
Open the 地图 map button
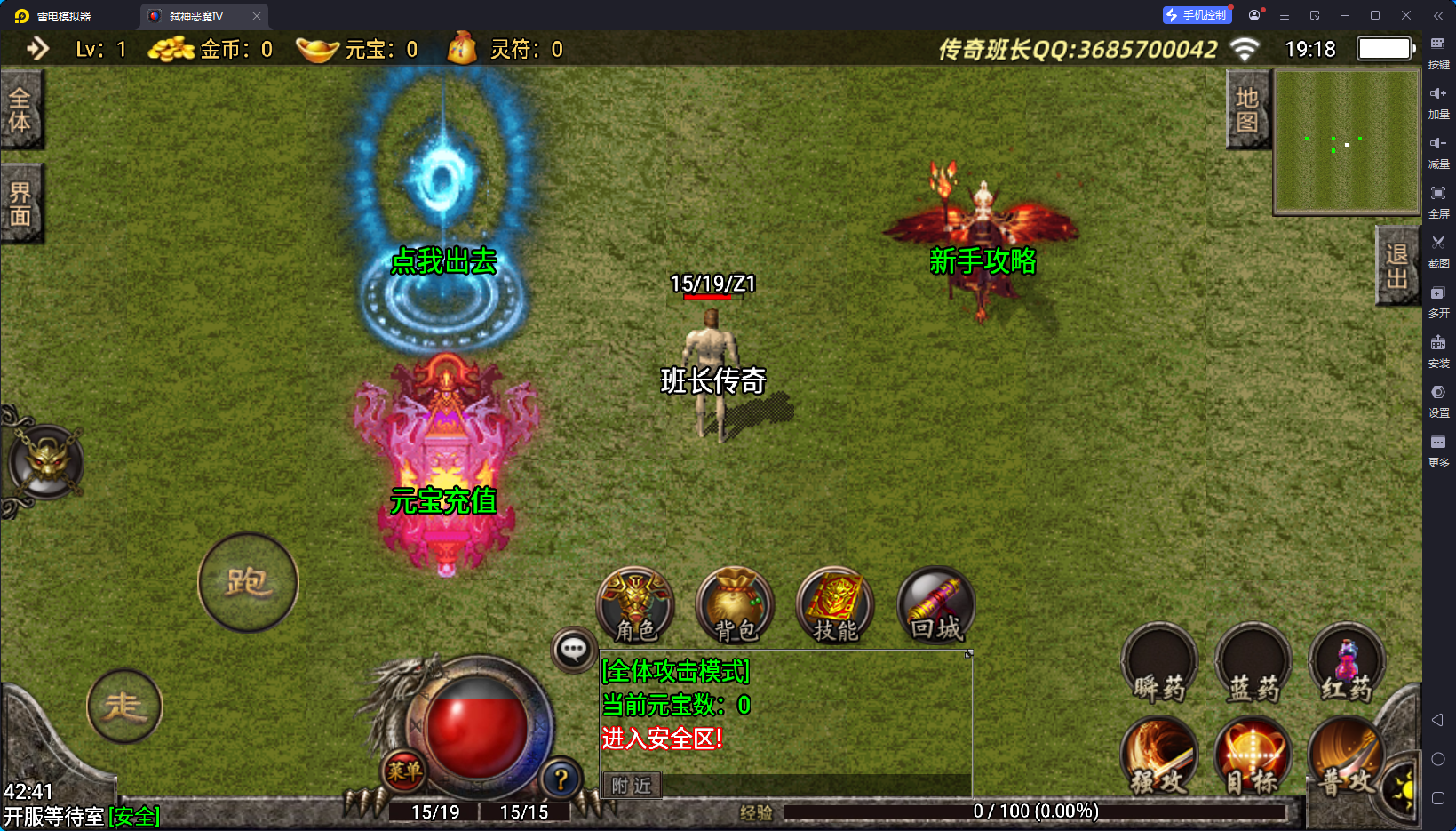[1247, 109]
